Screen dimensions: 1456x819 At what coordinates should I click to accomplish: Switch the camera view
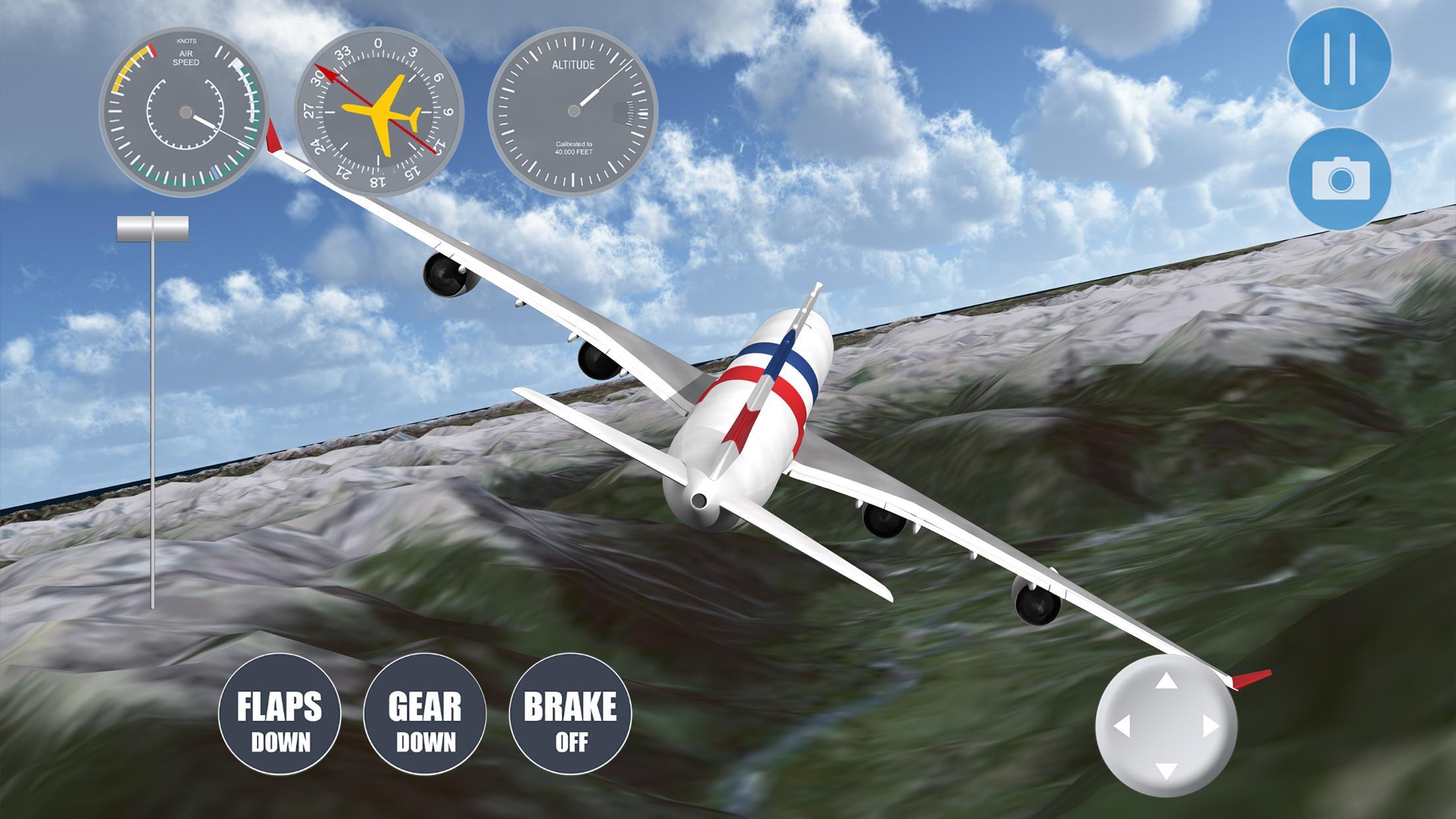coord(1339,178)
